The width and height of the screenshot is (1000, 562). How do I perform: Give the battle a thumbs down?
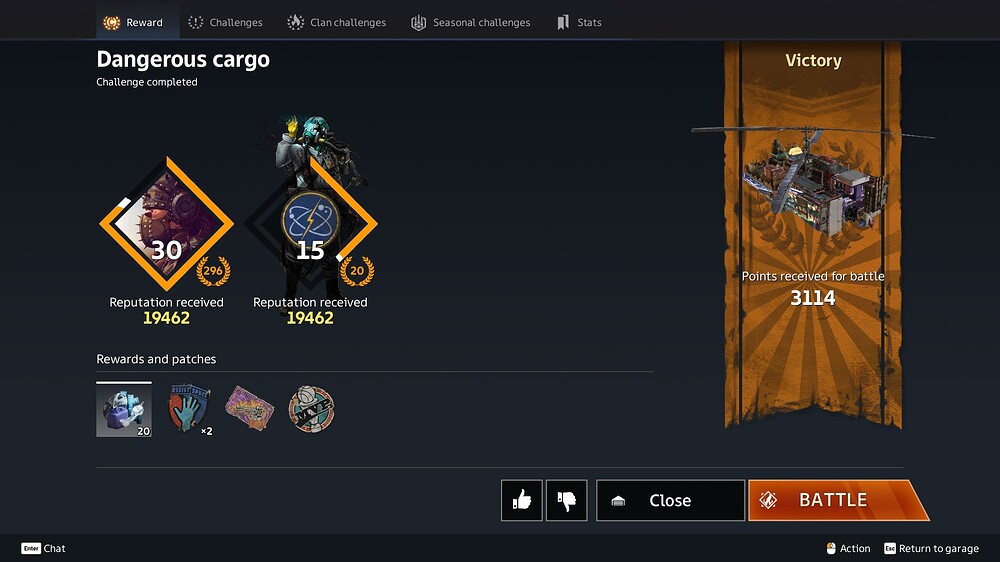pyautogui.click(x=566, y=500)
